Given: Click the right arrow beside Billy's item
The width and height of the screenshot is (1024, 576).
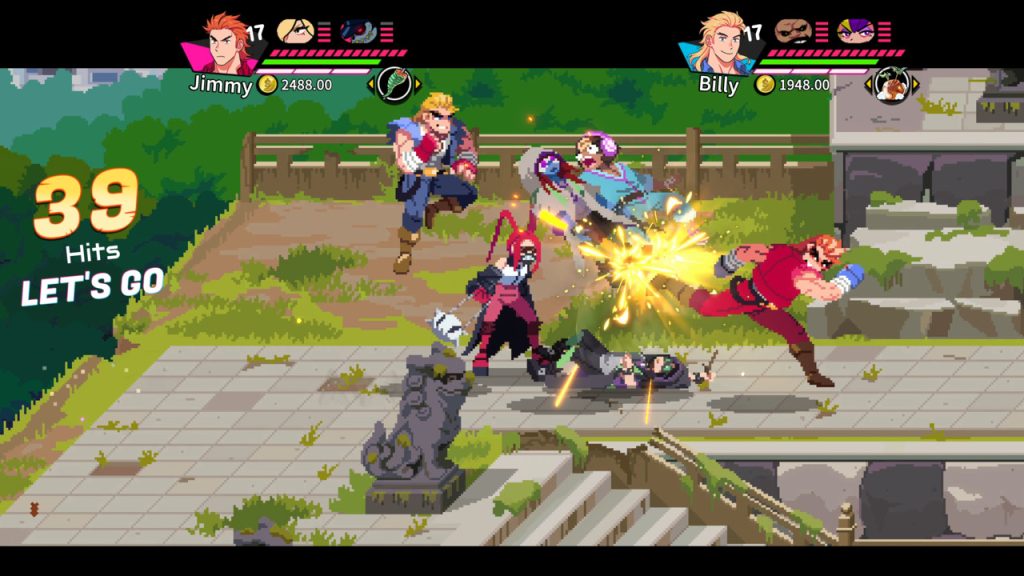Looking at the screenshot, I should (915, 85).
